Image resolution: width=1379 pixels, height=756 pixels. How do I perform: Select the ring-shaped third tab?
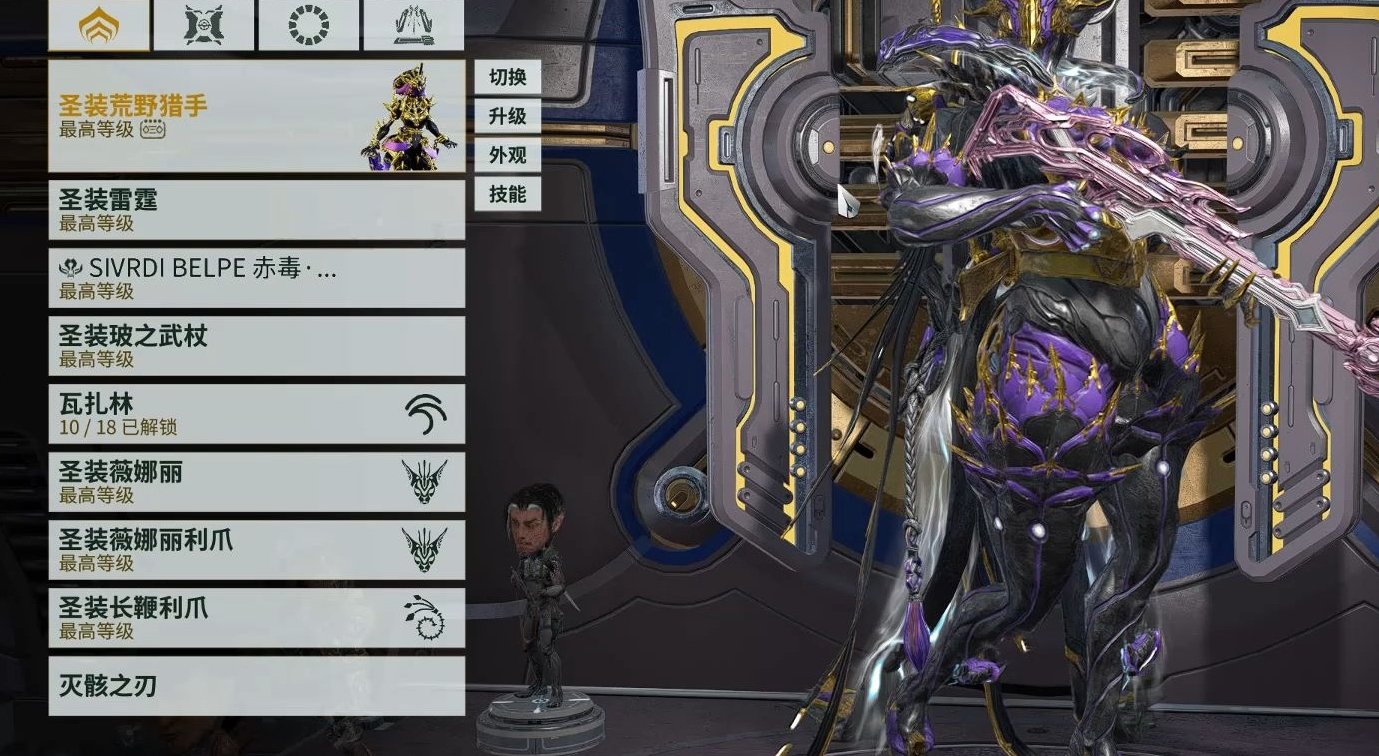(x=308, y=25)
